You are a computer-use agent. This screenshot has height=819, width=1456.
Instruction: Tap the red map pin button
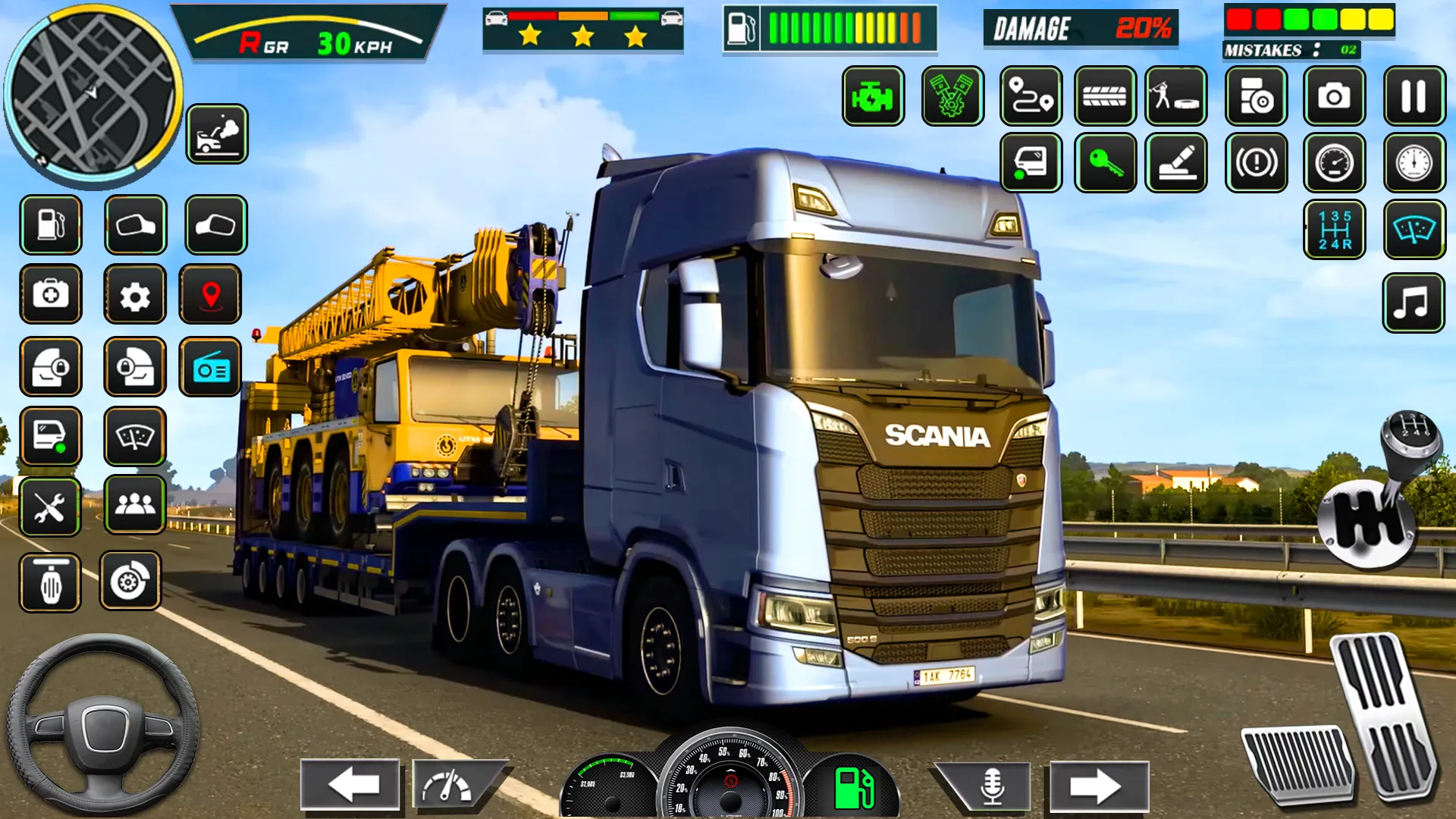click(x=210, y=295)
